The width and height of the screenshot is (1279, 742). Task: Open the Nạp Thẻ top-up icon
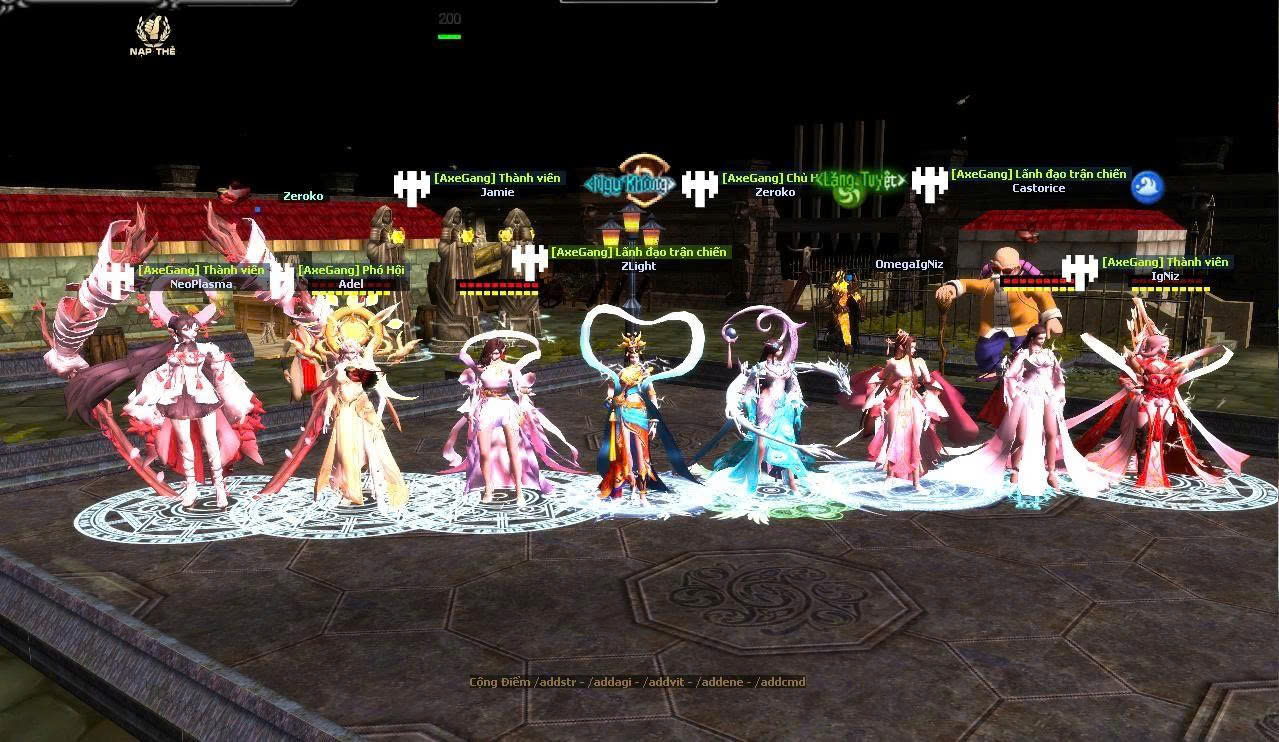153,34
